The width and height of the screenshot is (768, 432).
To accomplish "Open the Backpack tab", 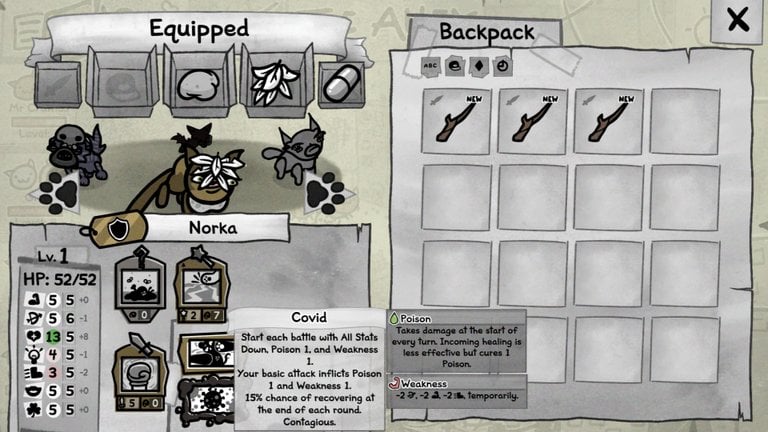I will point(486,32).
